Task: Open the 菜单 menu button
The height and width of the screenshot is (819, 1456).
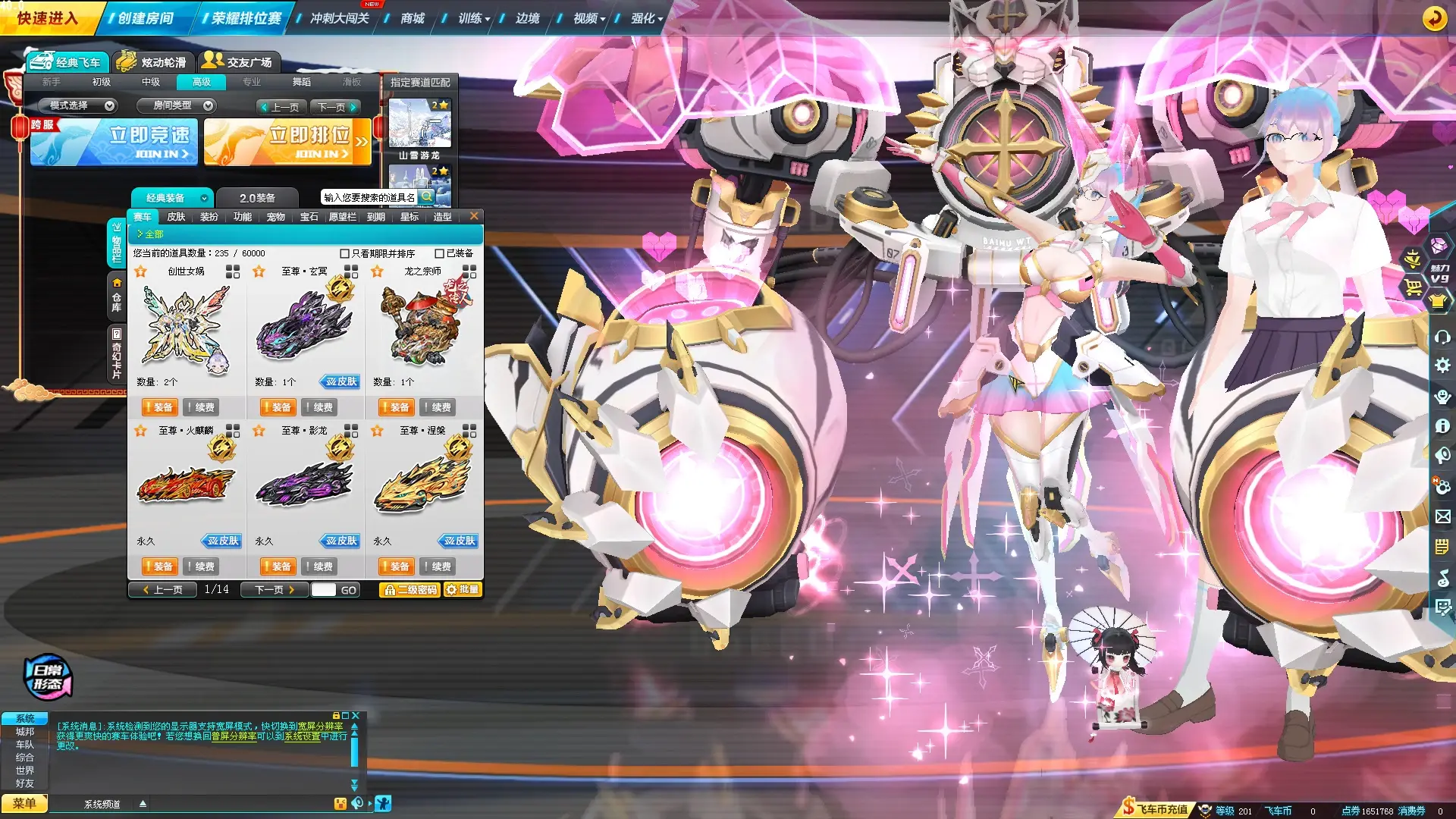Action: [24, 803]
